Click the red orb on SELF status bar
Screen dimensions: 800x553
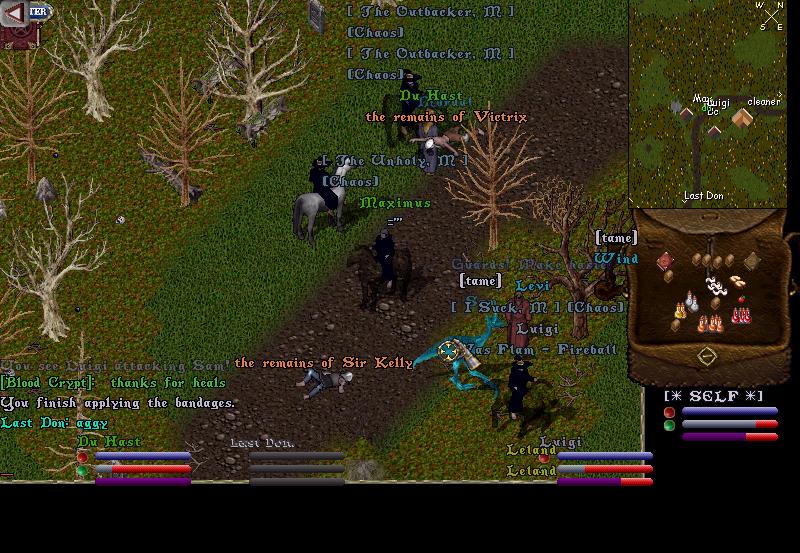(x=669, y=412)
